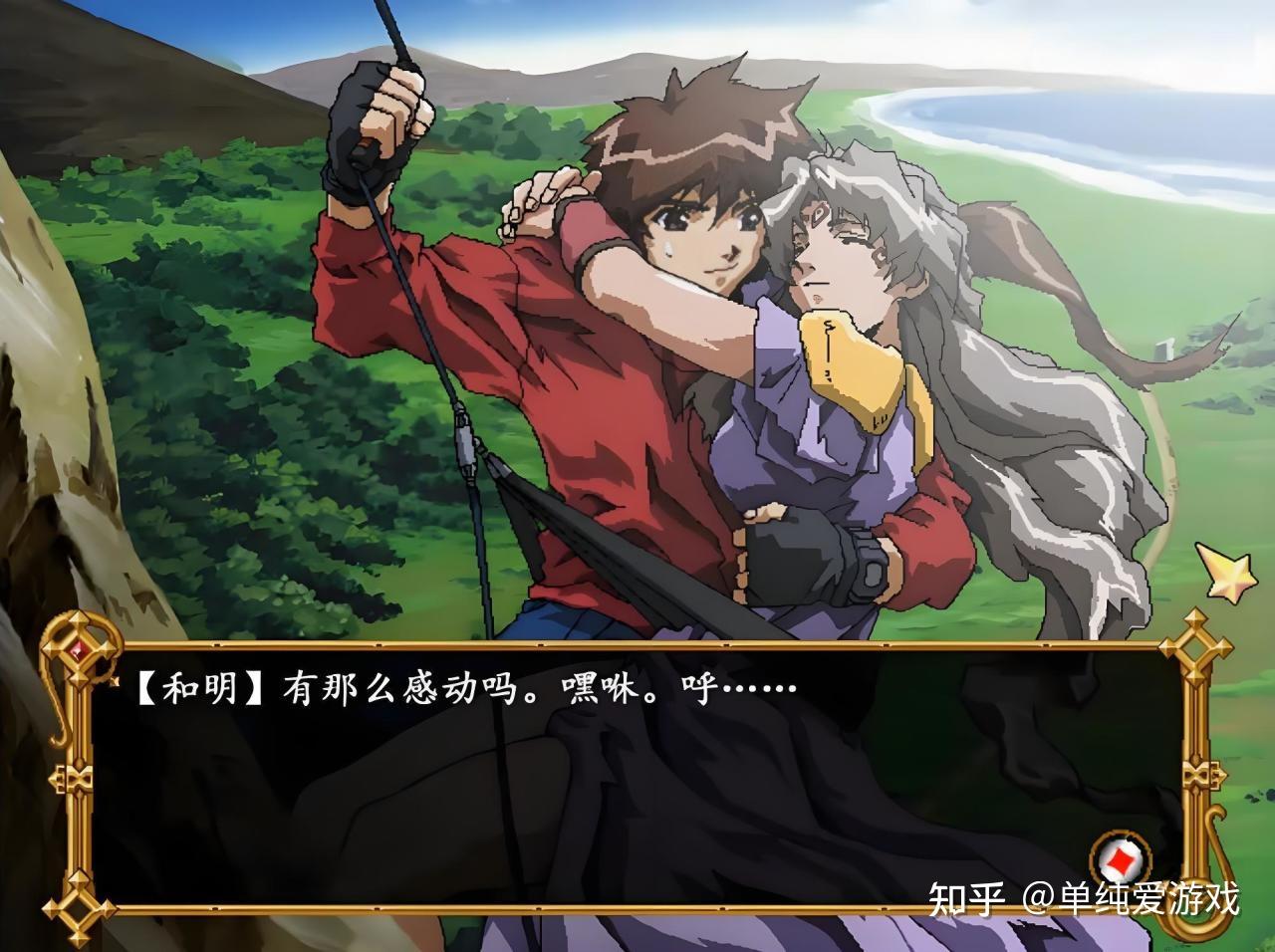Click the golden cross decoration on the left border
The image size is (1275, 952).
(77, 779)
